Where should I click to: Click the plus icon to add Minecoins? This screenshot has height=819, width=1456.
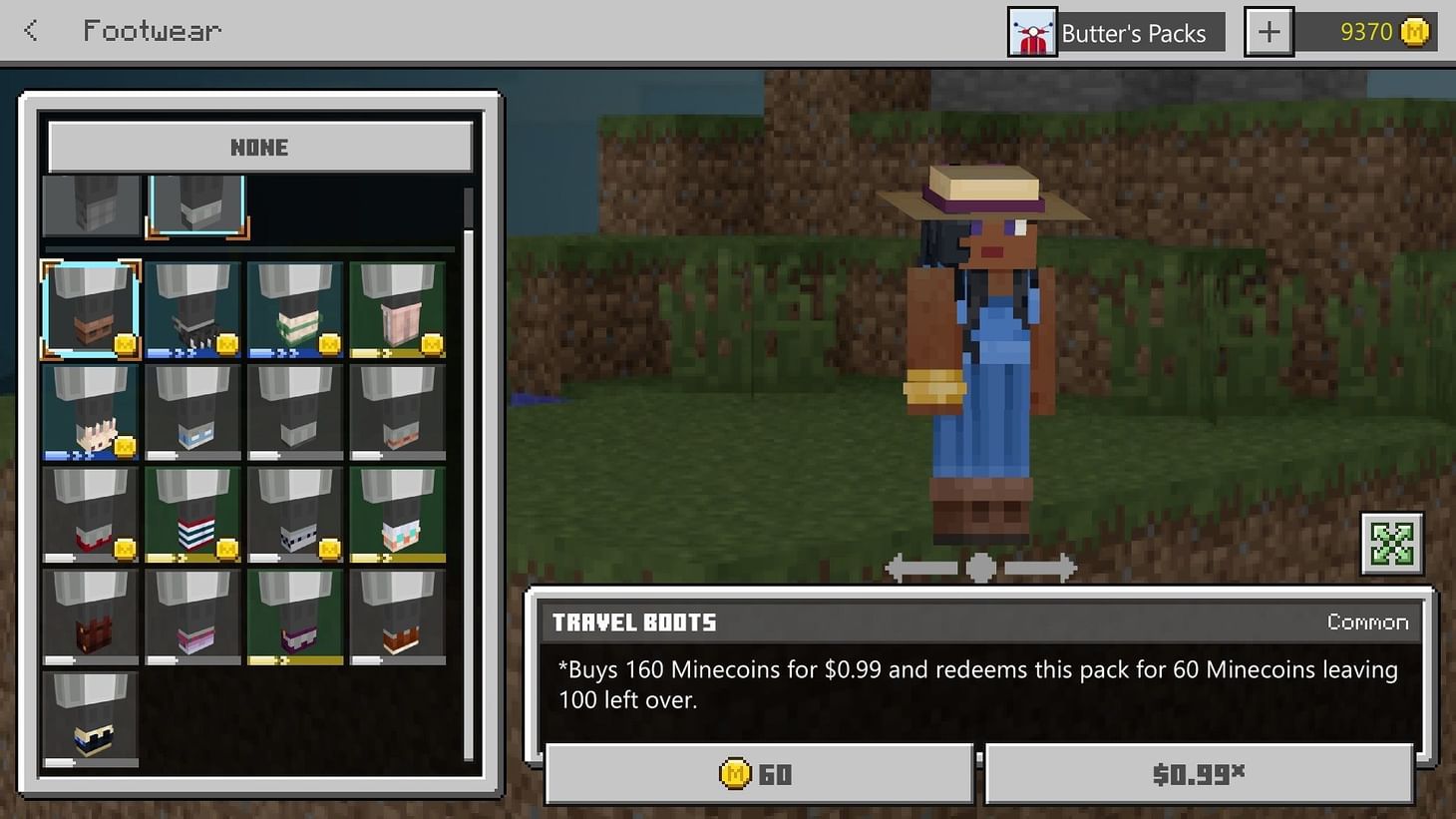click(1268, 31)
